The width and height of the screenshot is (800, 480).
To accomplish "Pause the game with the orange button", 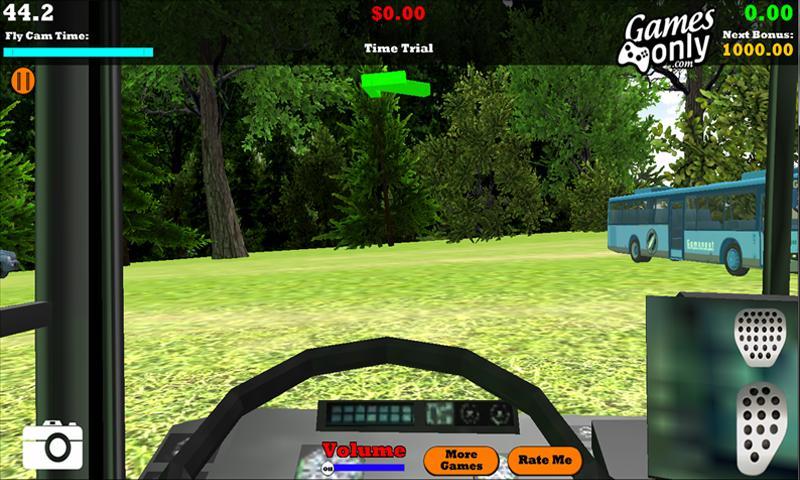I will [x=22, y=81].
